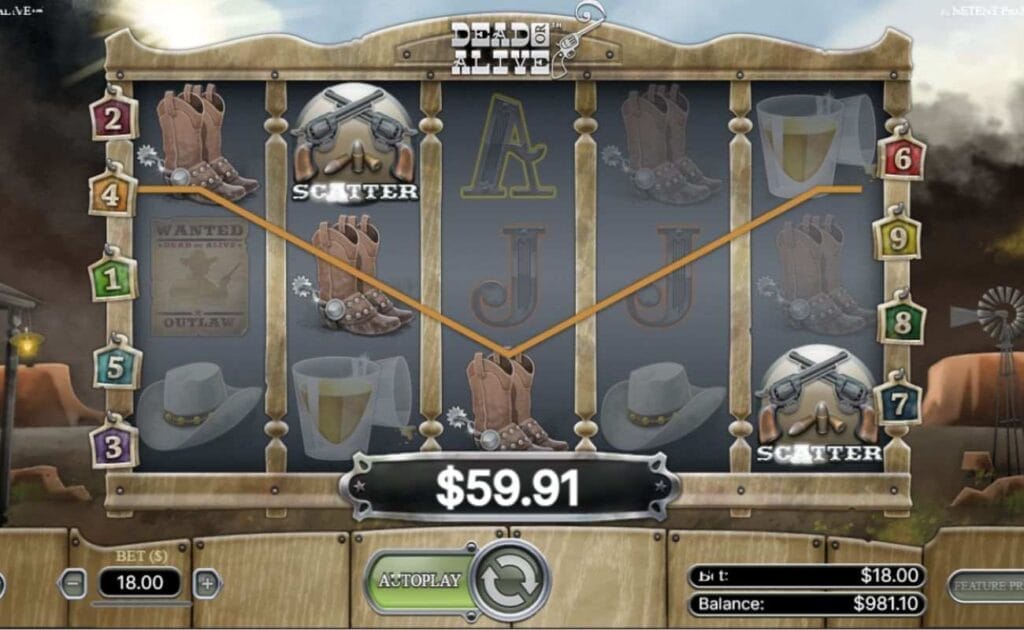1024x630 pixels.
Task: Increase the bet with the plus button
Action: (206, 583)
